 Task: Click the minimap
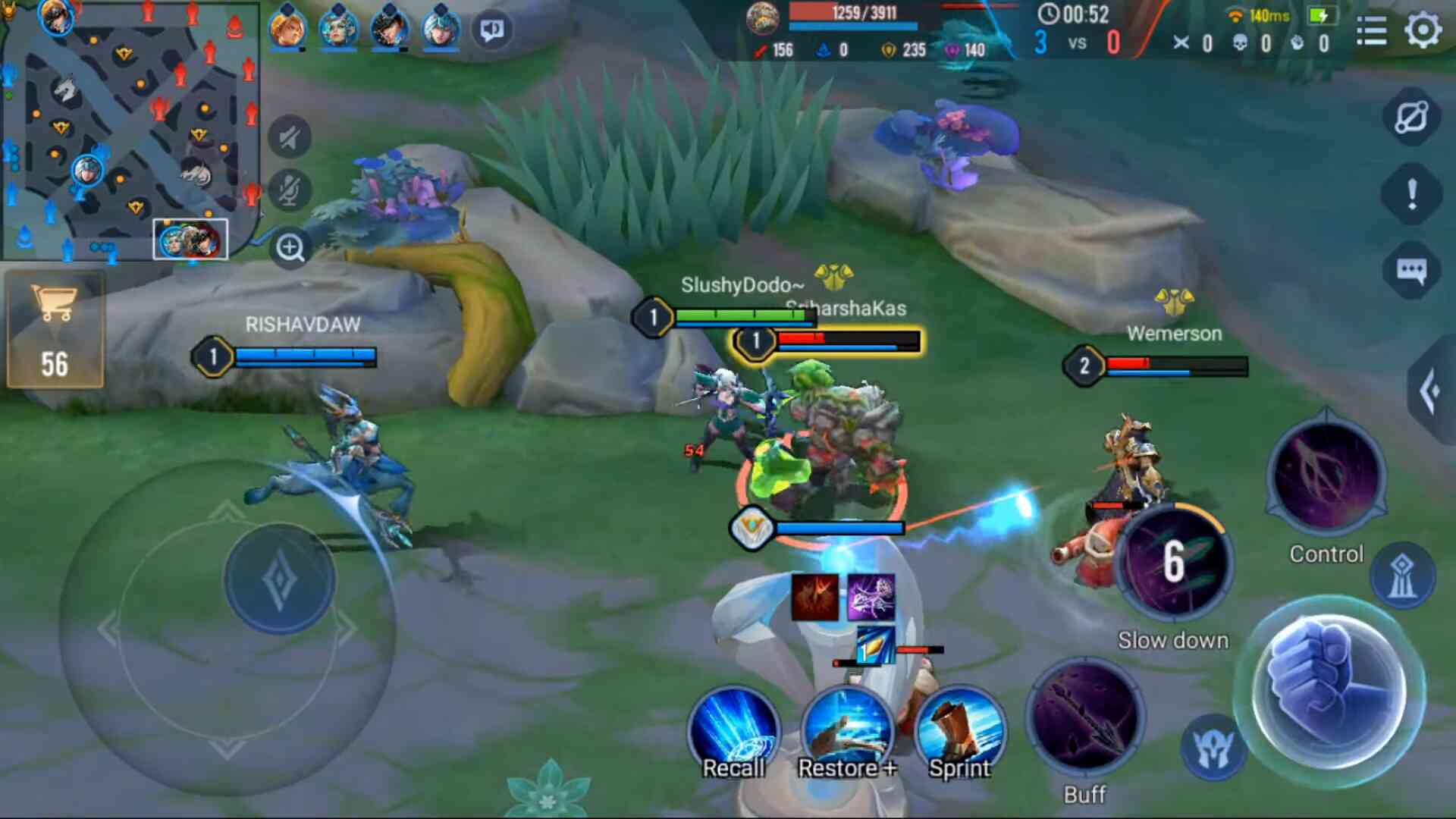click(x=130, y=130)
